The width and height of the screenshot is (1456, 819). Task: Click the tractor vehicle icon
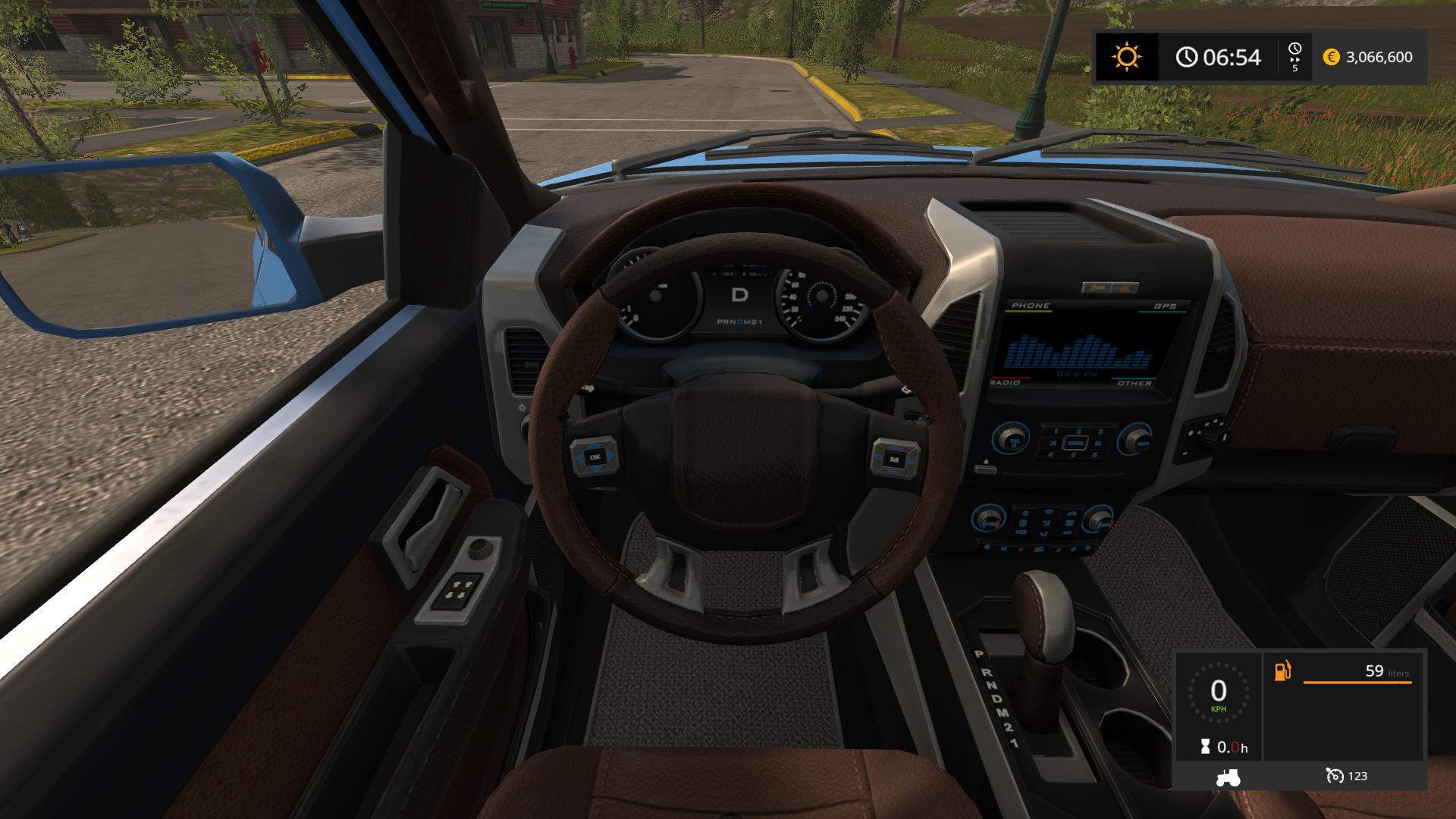1227,777
